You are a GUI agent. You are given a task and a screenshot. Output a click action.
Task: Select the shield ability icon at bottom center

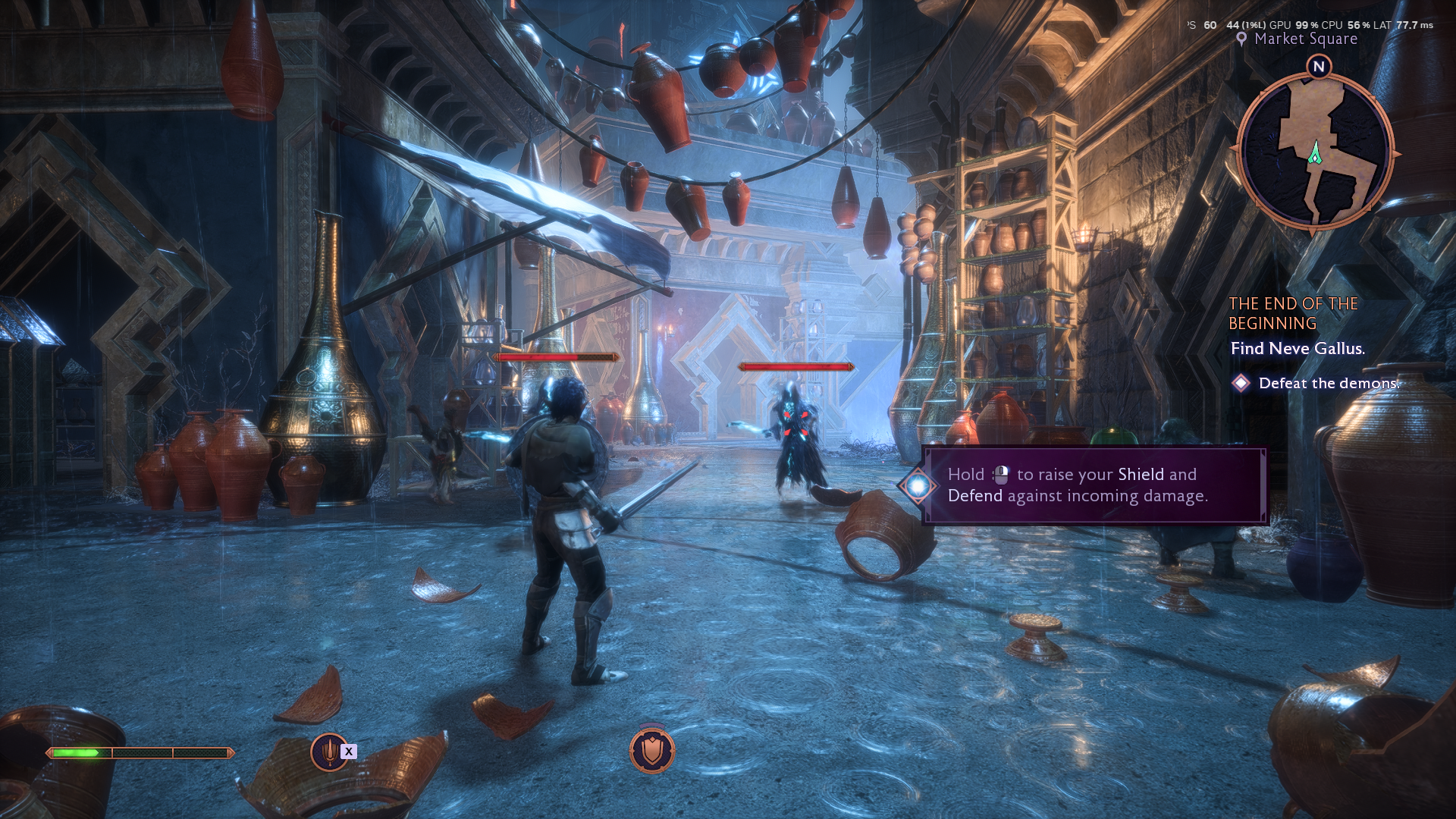651,750
